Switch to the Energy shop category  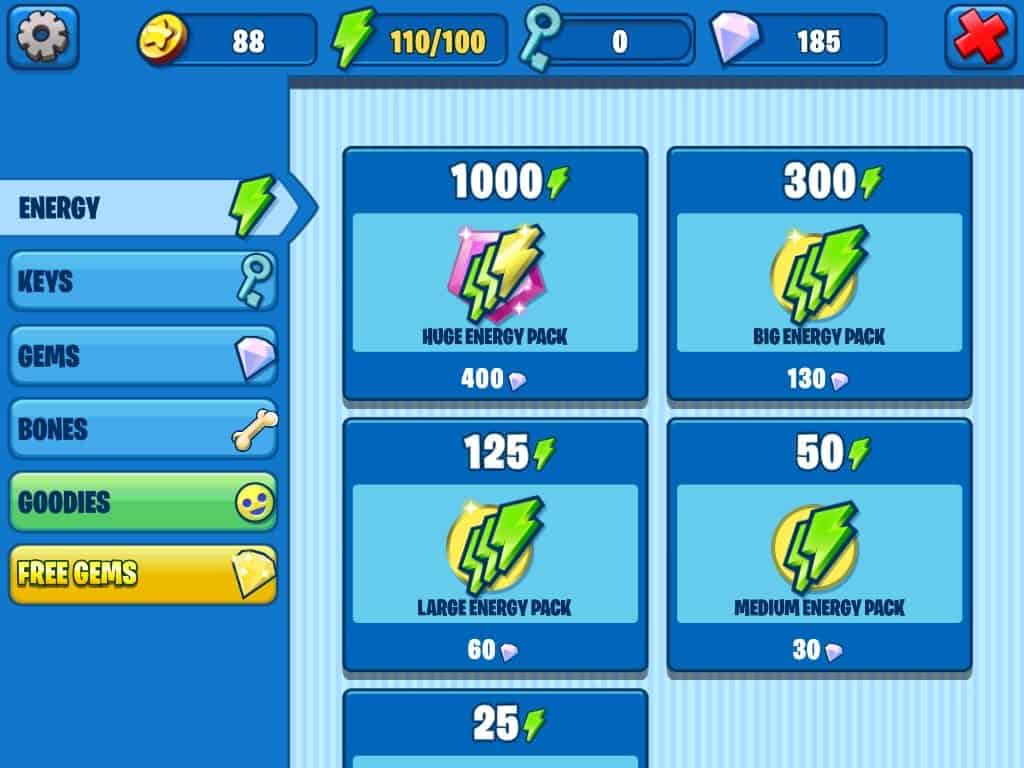[145, 208]
